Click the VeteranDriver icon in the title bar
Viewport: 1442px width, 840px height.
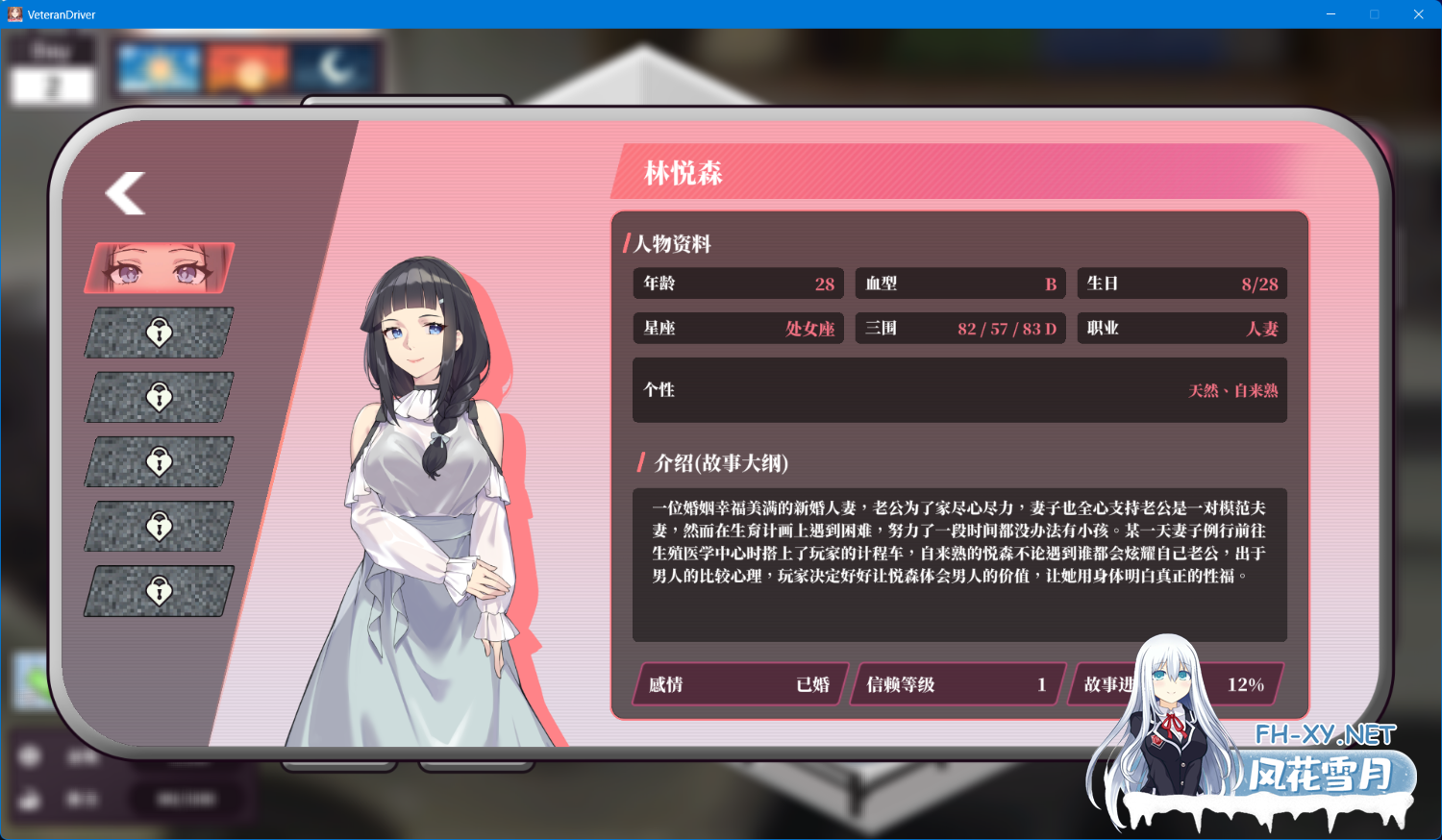click(13, 13)
